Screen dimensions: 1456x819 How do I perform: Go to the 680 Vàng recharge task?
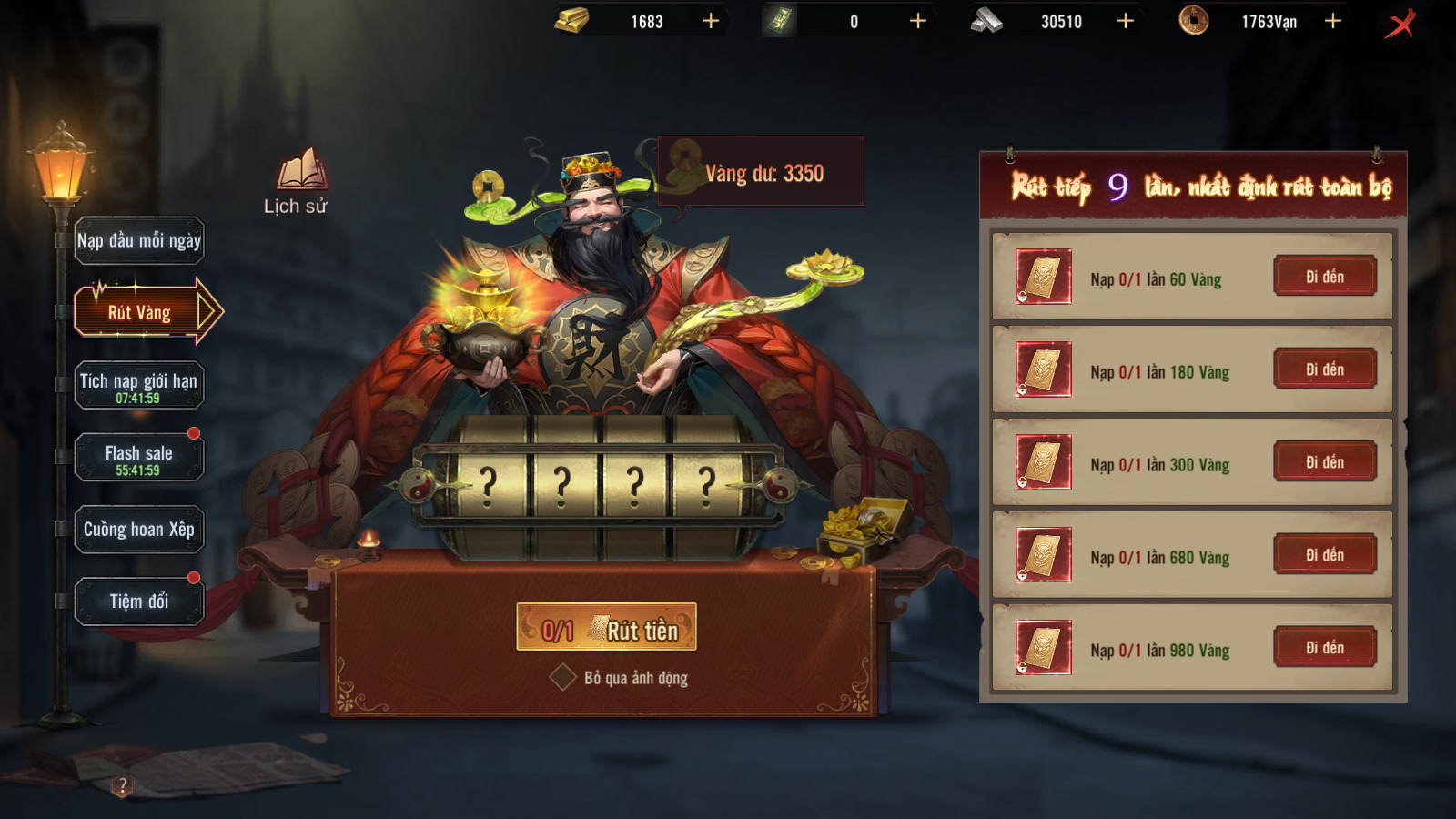tap(1324, 555)
